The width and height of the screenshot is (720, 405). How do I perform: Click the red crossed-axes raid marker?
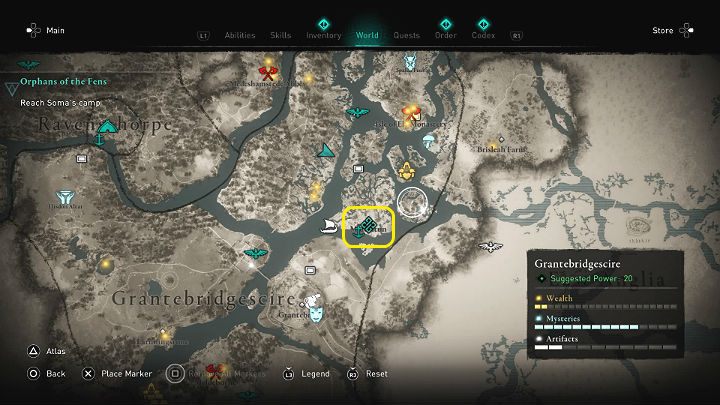click(267, 72)
